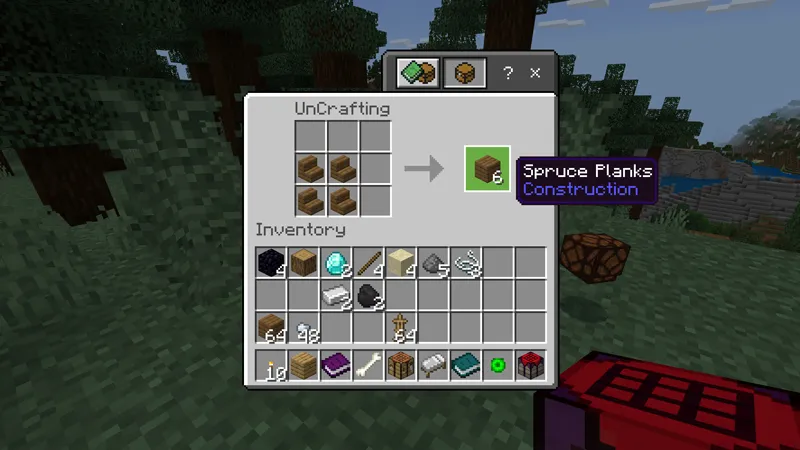Image resolution: width=800 pixels, height=450 pixels.
Task: Take the 6 spruce planks from the output slot
Action: [x=487, y=168]
